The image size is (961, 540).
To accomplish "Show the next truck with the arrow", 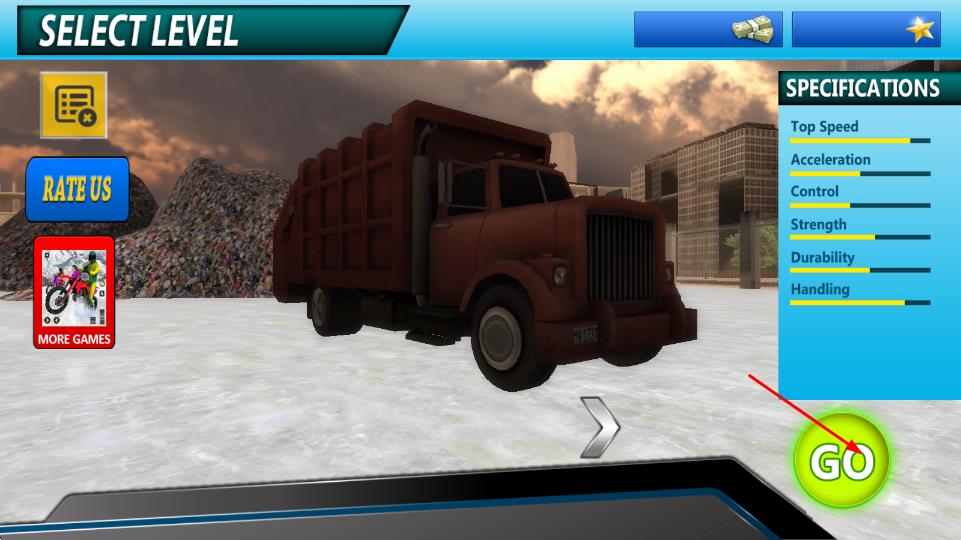I will pos(600,427).
